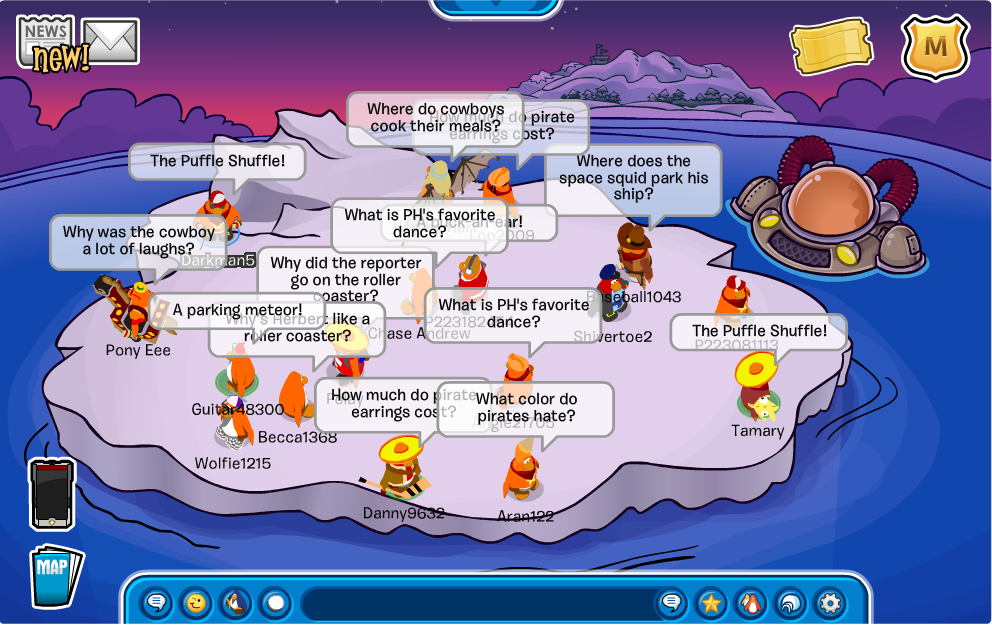The width and height of the screenshot is (992, 625).
Task: Open the penguin actions menu
Action: tap(235, 603)
